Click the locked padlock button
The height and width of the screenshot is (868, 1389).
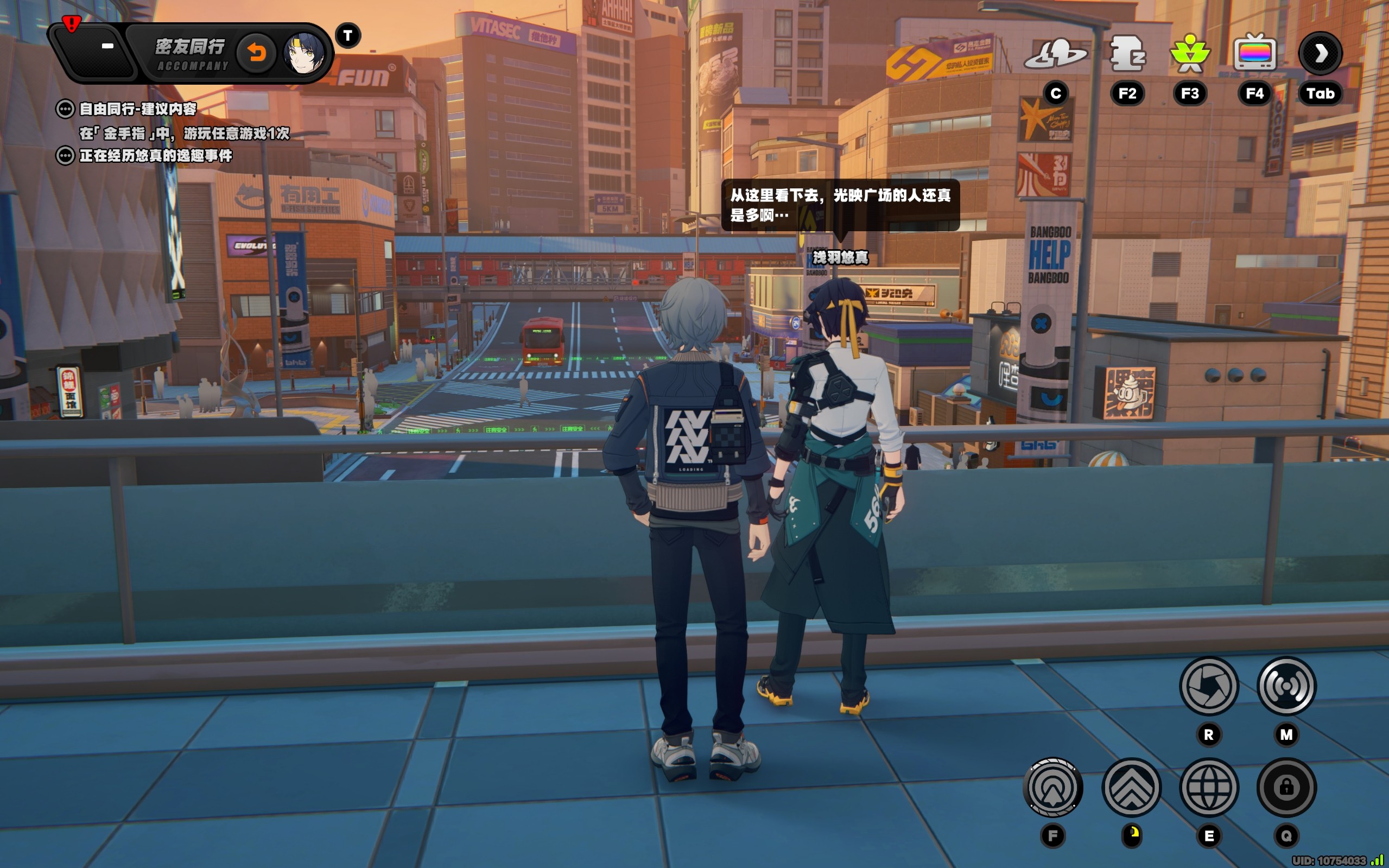(x=1286, y=787)
